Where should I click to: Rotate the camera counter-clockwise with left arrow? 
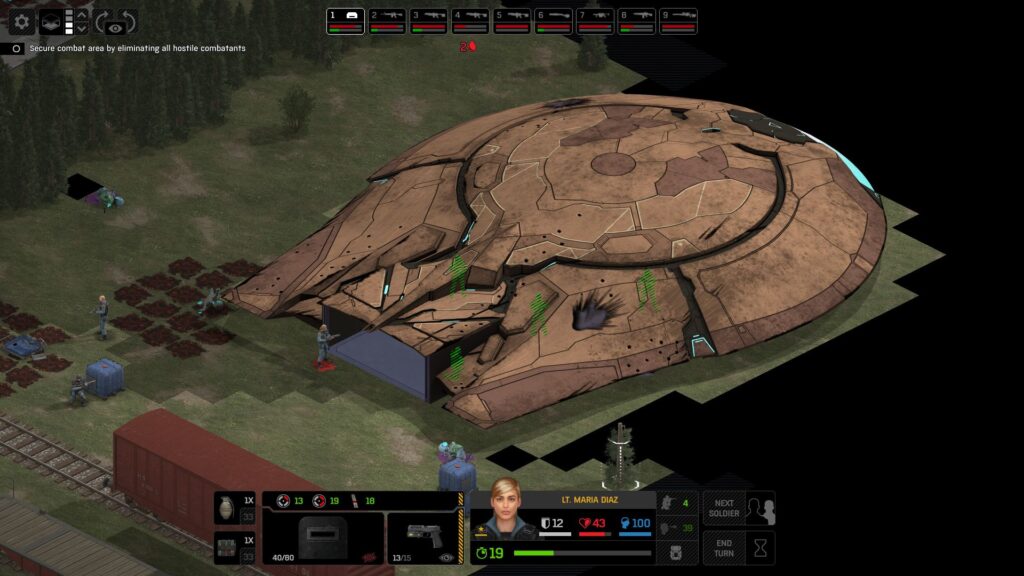coord(102,22)
